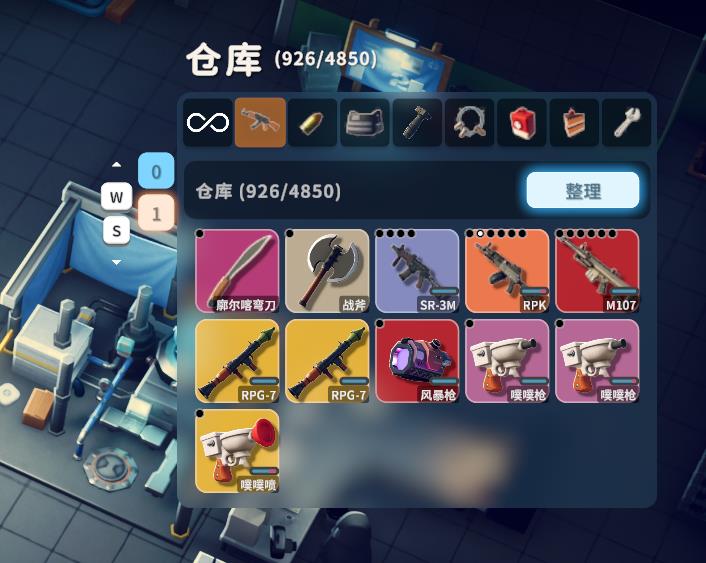Choose the hammer category tab
Viewport: 706px width, 563px height.
(417, 123)
